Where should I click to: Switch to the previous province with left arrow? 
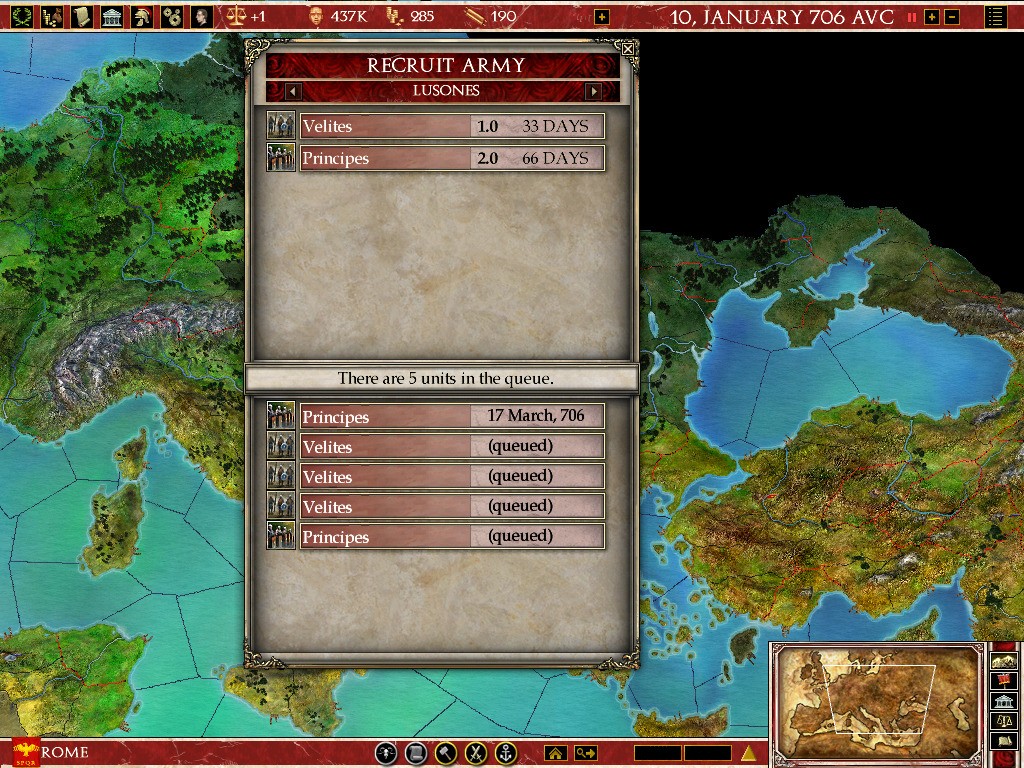point(293,91)
